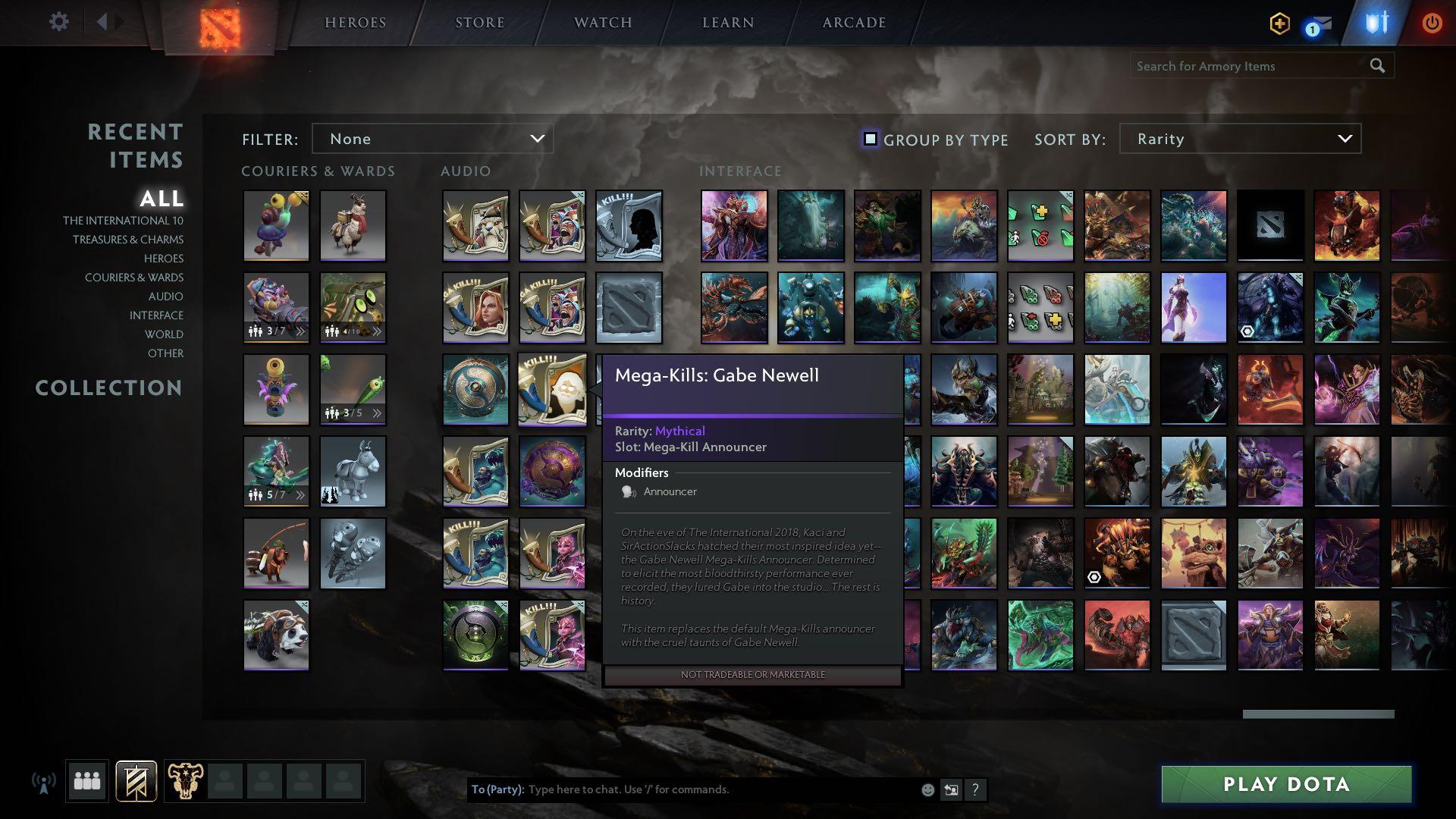
Task: Open the notifications envelope with one unread message
Action: pos(1320,23)
